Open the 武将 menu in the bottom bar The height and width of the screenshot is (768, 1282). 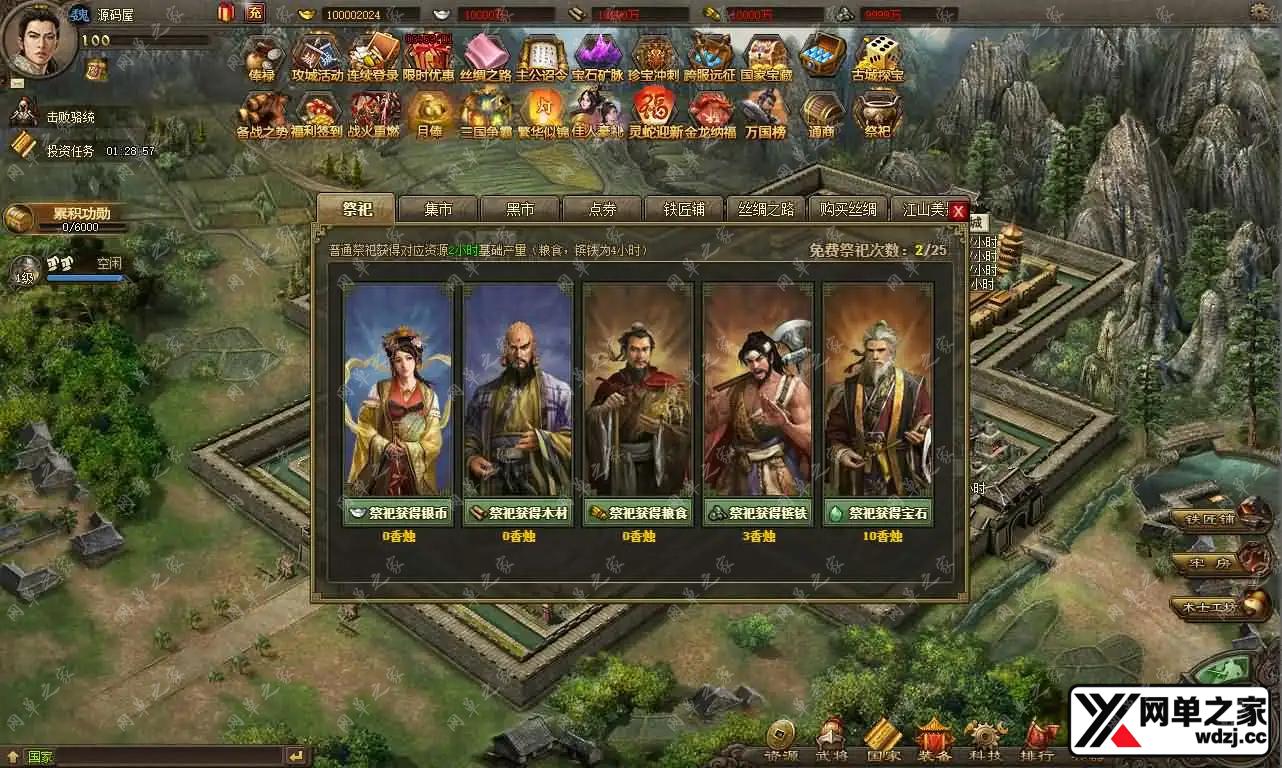tap(831, 741)
